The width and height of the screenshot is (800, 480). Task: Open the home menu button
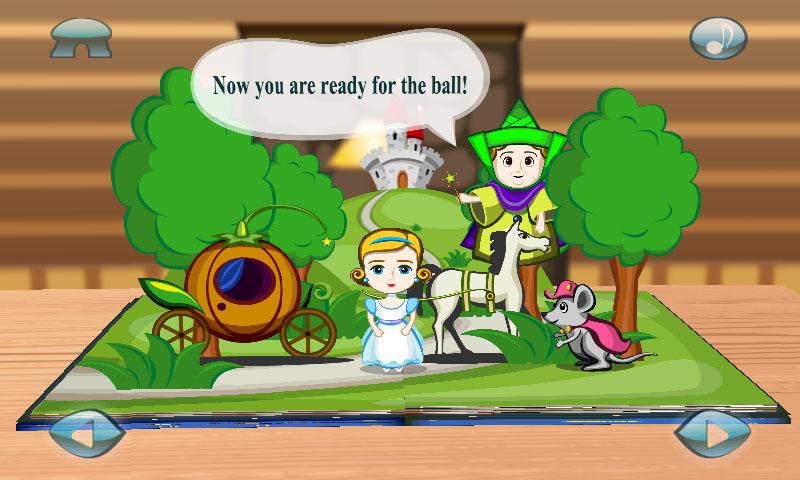(81, 37)
